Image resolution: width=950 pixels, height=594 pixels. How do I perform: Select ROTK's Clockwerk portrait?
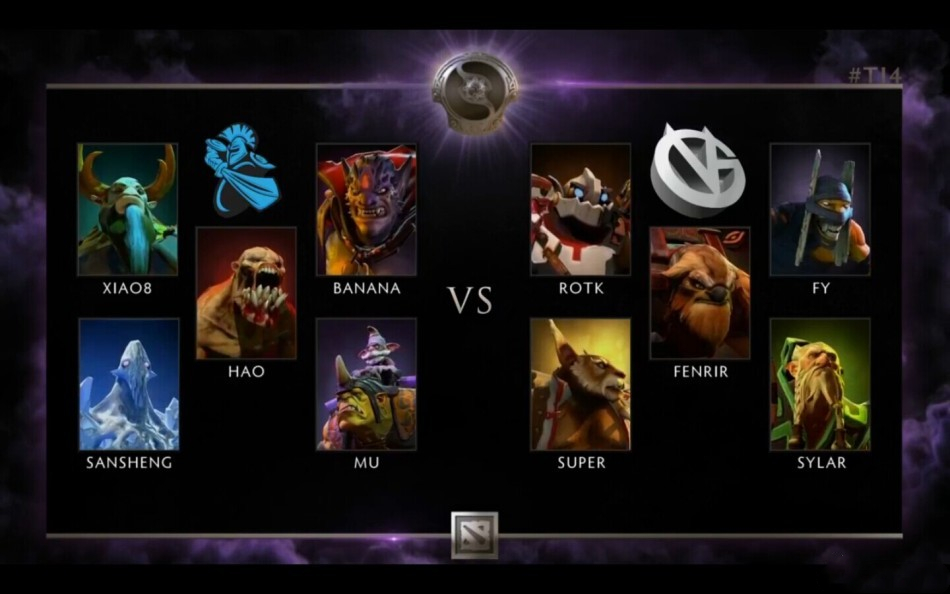pos(580,209)
